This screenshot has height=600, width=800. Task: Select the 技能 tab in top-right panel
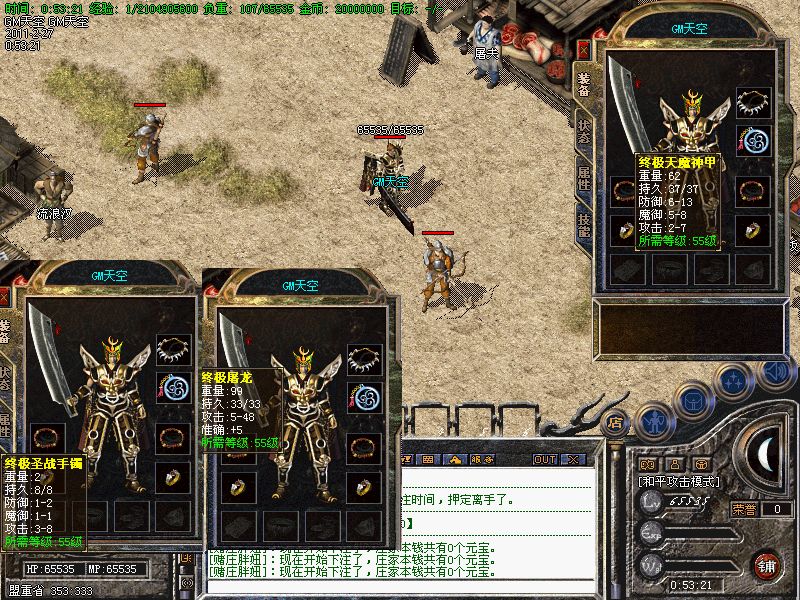(x=584, y=226)
